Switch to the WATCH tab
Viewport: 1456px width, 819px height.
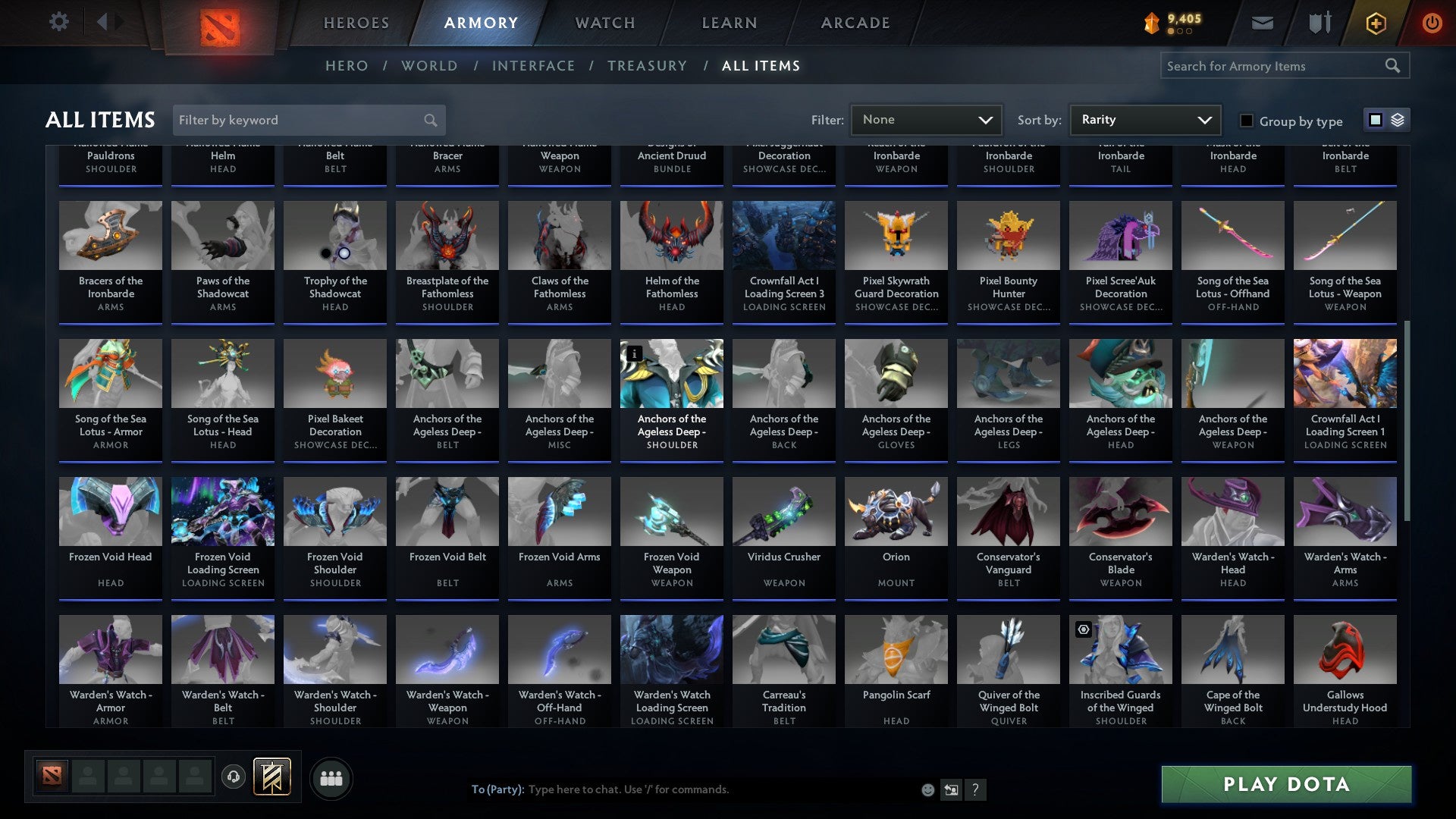click(x=604, y=23)
